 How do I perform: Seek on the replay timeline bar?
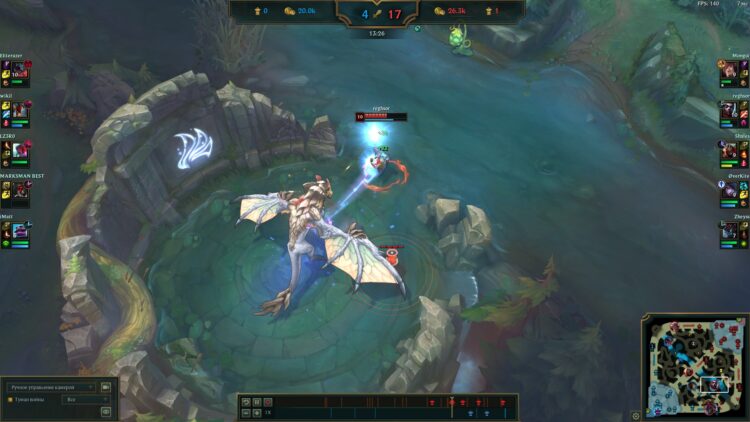[380, 408]
